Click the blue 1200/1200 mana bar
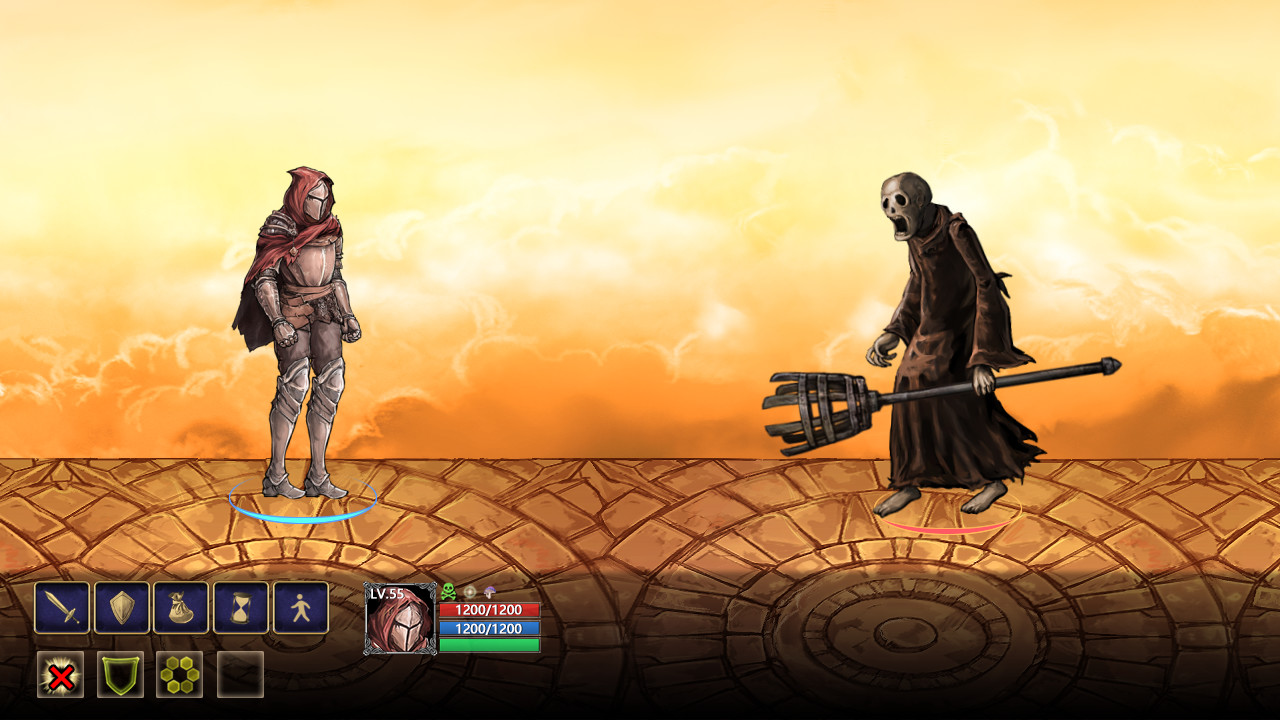 (490, 627)
